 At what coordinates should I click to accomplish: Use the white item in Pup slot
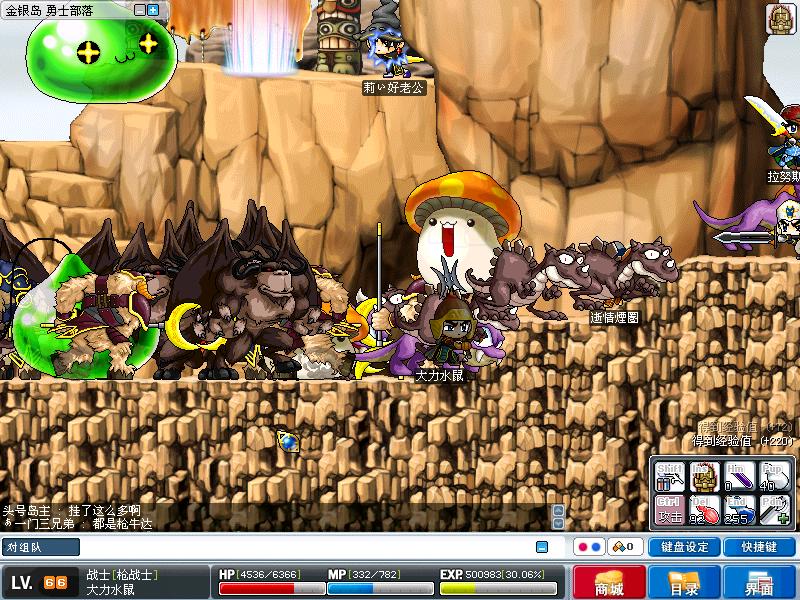click(773, 476)
